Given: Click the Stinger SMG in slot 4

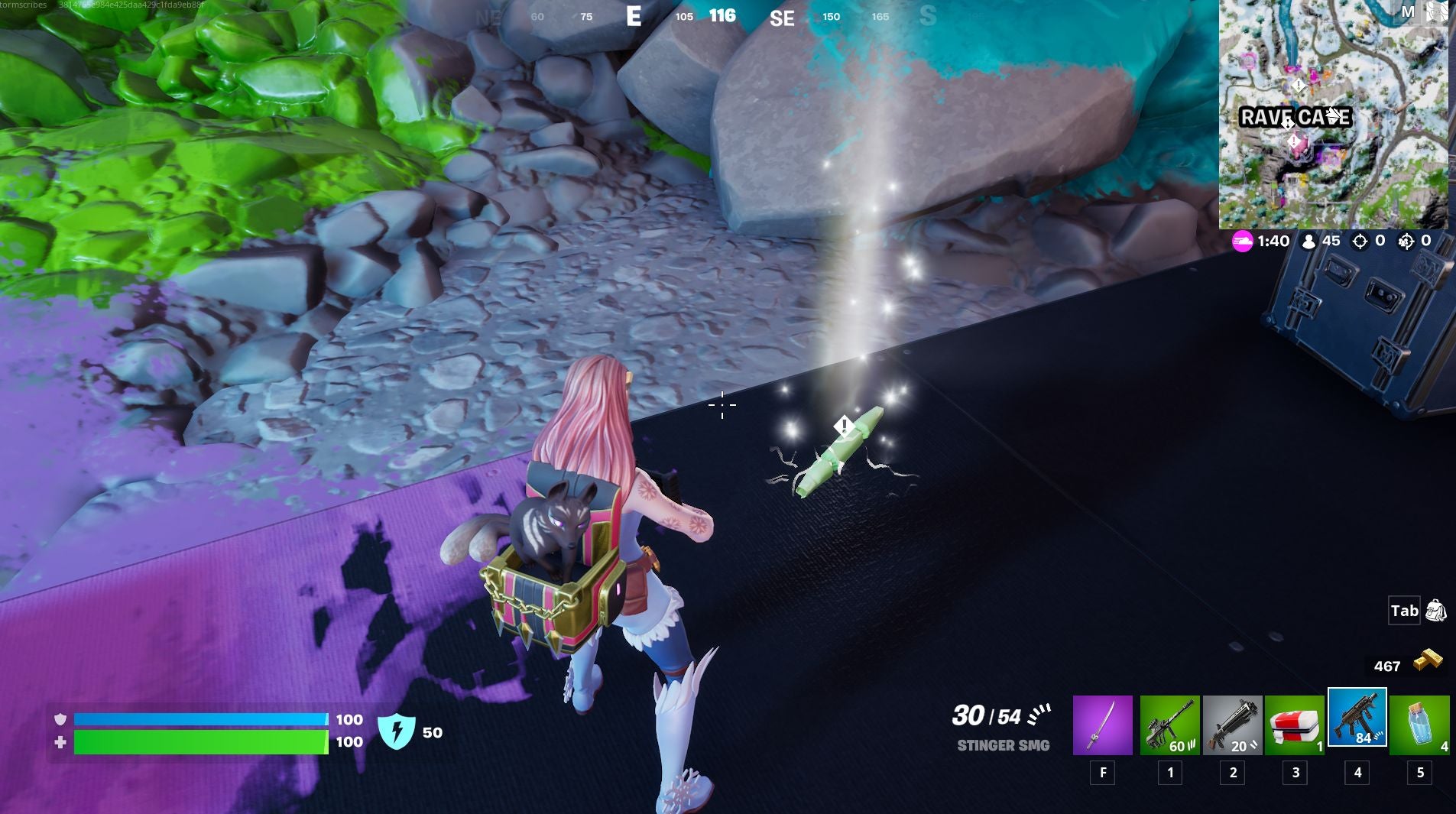Looking at the screenshot, I should click(x=1358, y=725).
